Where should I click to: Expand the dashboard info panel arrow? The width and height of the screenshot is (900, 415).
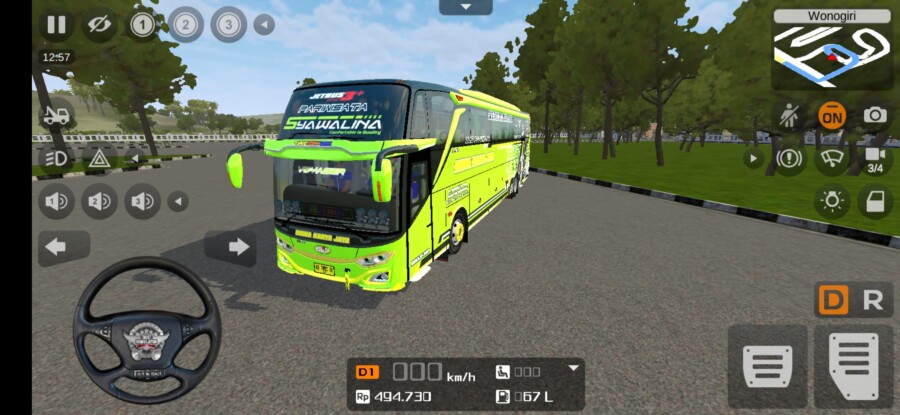tap(573, 368)
